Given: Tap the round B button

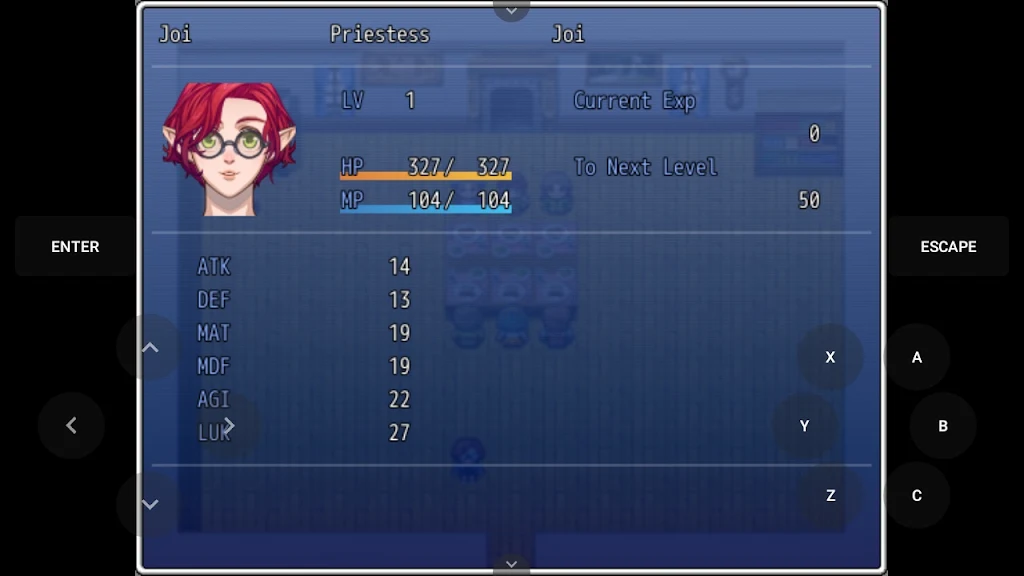Looking at the screenshot, I should (942, 426).
